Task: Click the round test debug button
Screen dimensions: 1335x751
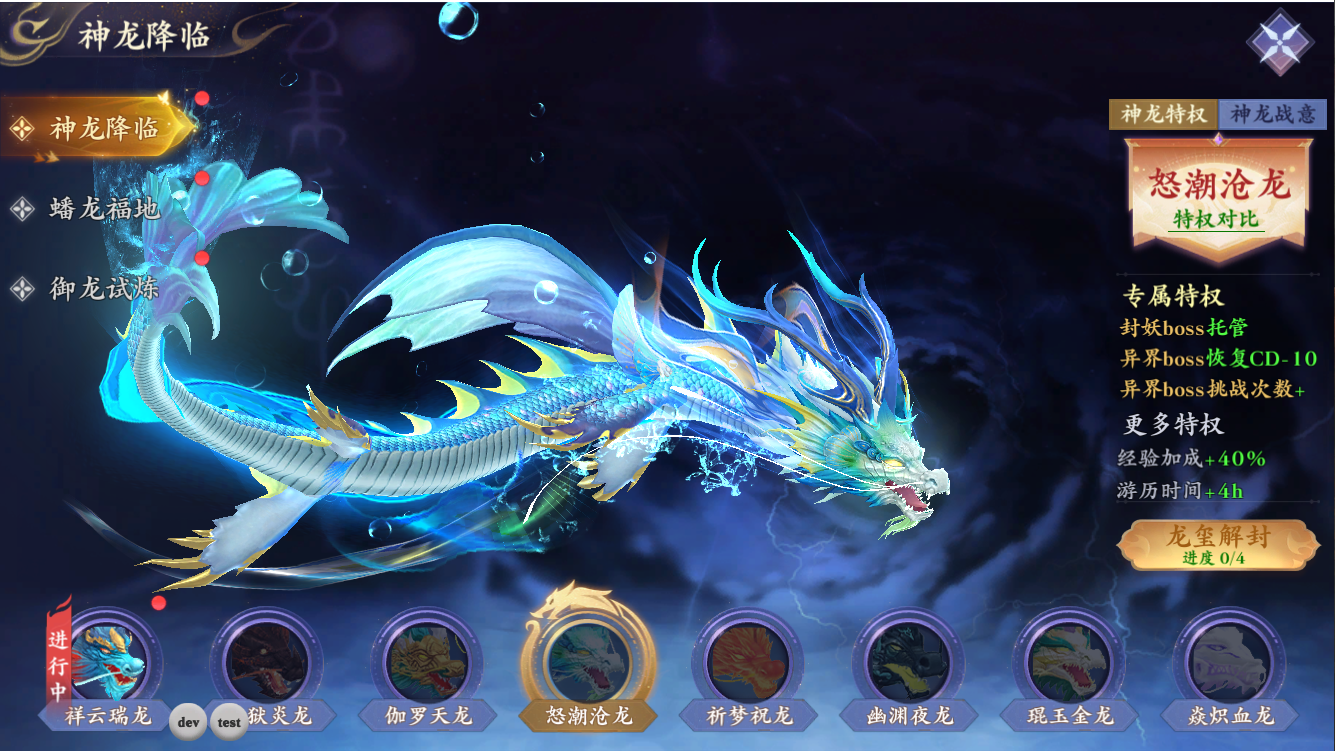Action: coord(229,721)
